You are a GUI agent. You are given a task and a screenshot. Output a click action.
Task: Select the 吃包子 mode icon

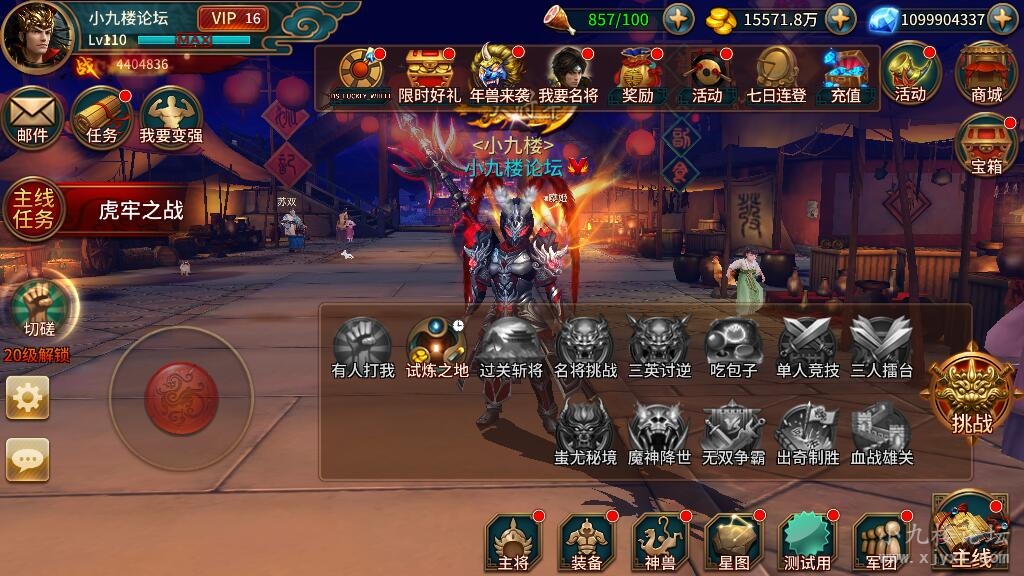click(x=733, y=348)
